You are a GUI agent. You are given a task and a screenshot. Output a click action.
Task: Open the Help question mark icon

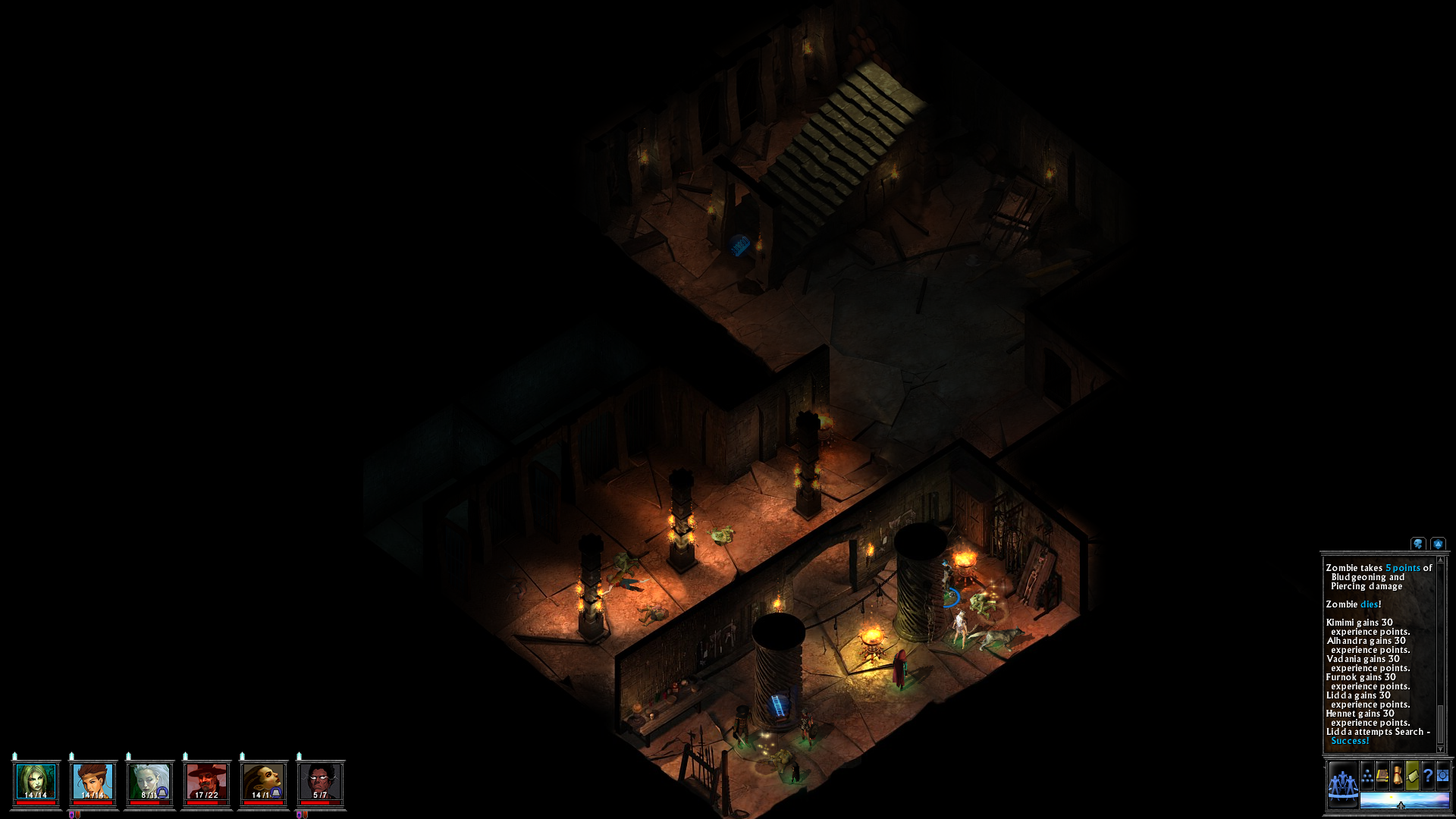pos(1429,775)
